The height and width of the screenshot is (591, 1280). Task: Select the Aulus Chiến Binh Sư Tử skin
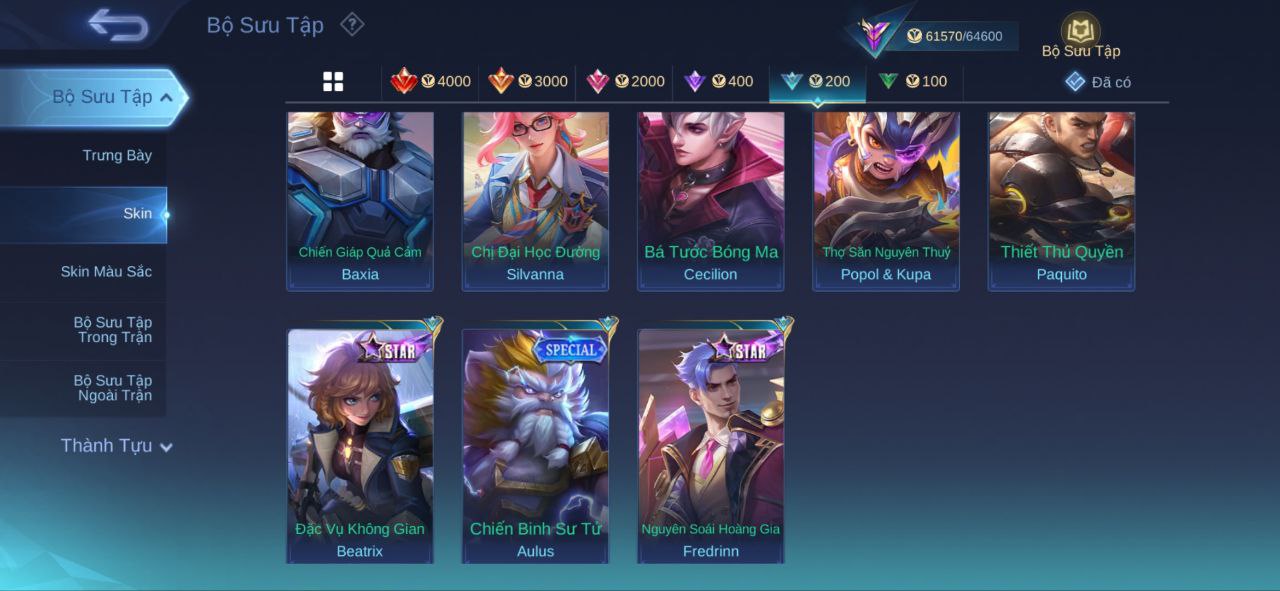pyautogui.click(x=535, y=446)
